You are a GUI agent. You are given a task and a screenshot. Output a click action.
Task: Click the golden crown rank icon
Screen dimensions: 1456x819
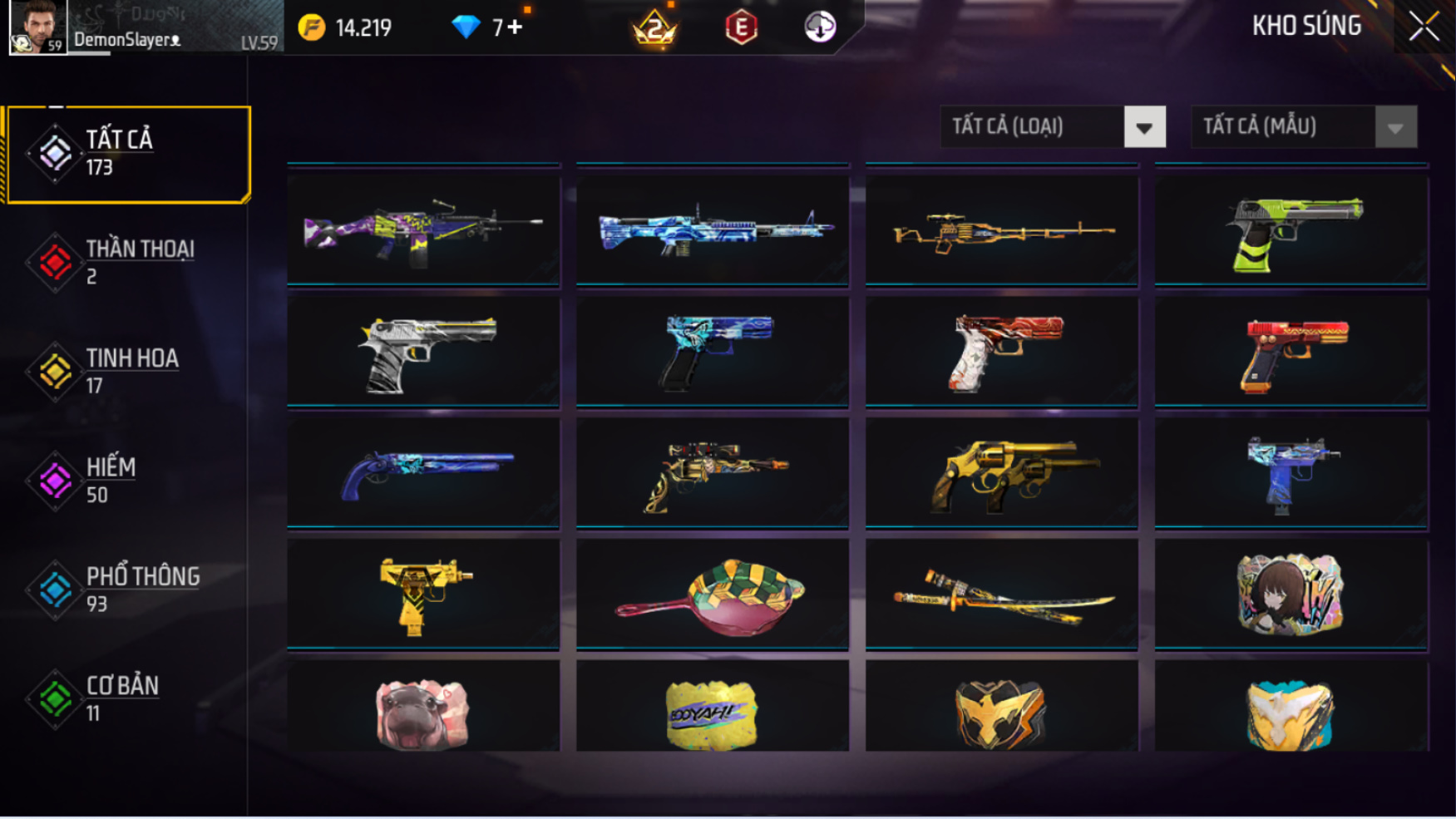(655, 29)
